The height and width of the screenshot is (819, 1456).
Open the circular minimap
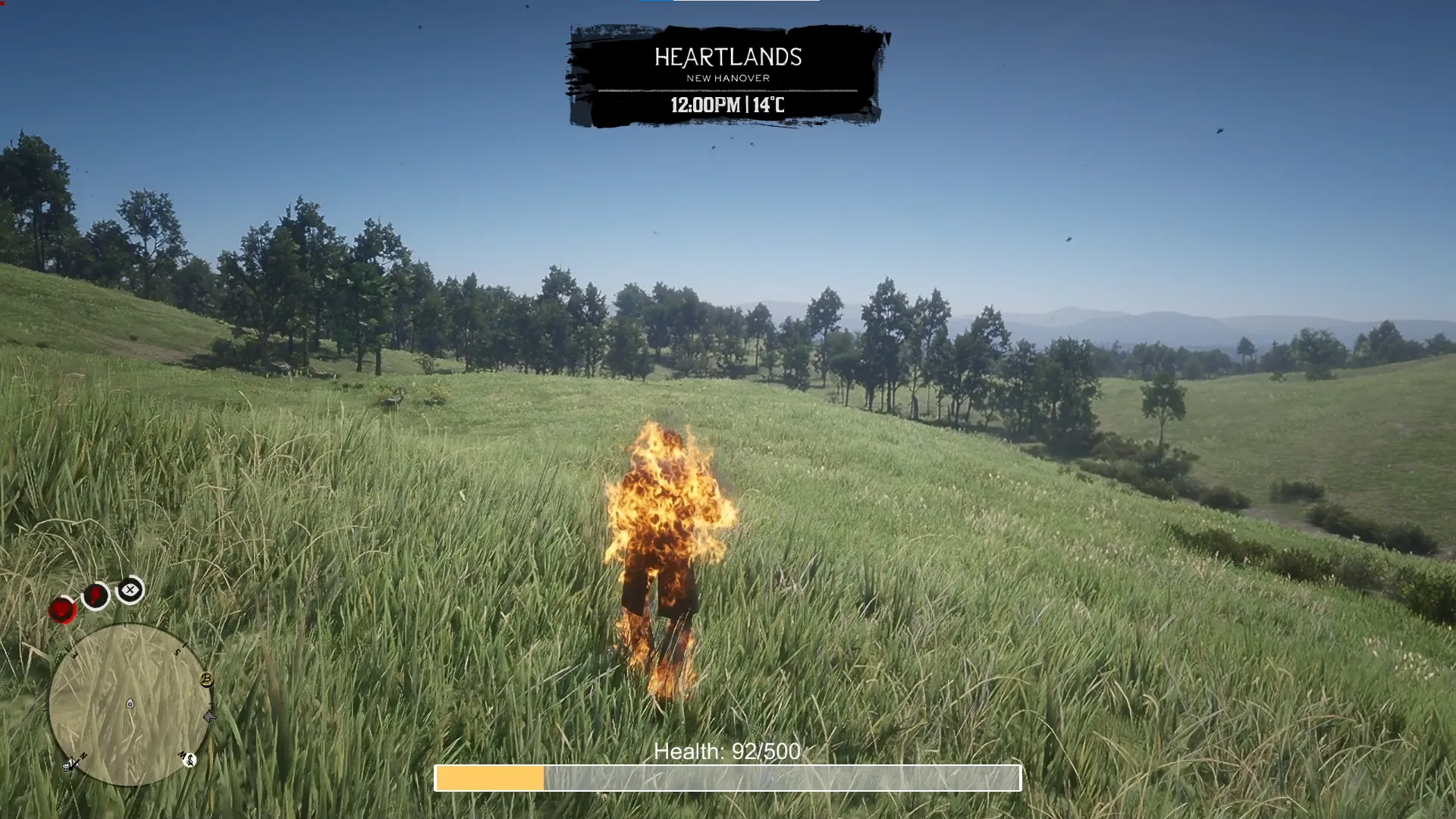point(130,704)
